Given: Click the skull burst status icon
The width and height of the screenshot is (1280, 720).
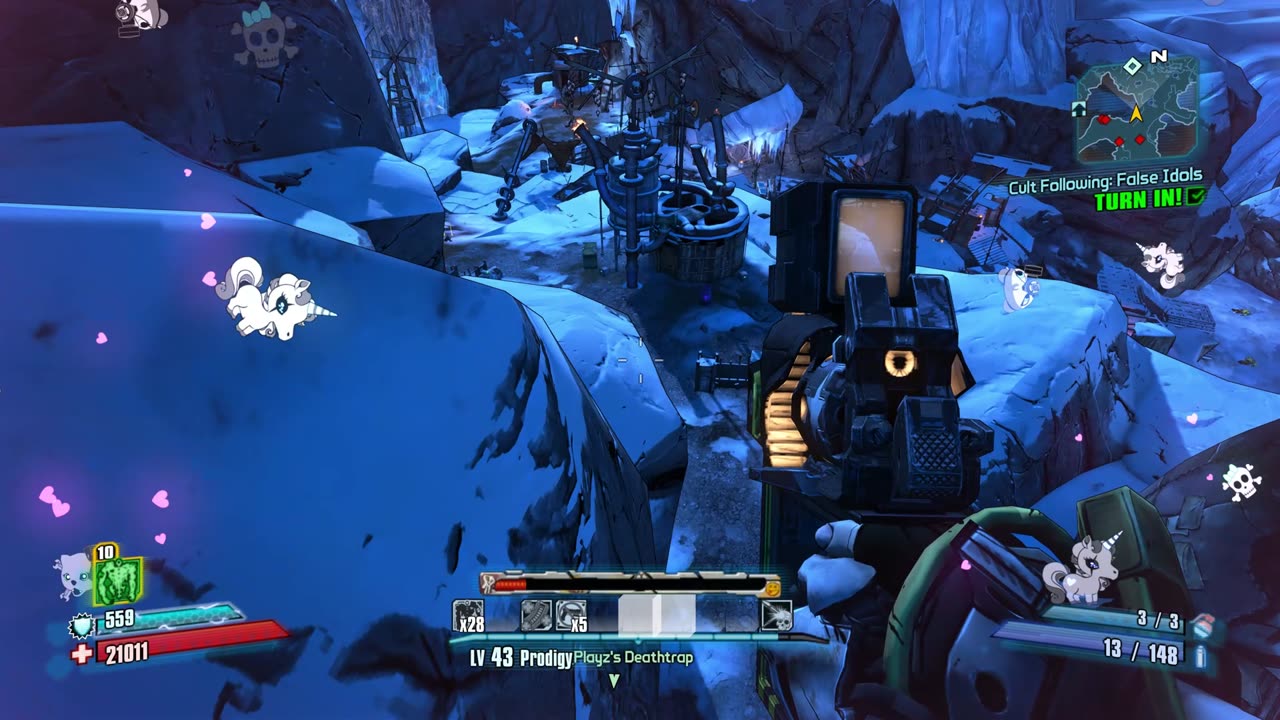Looking at the screenshot, I should pos(776,615).
